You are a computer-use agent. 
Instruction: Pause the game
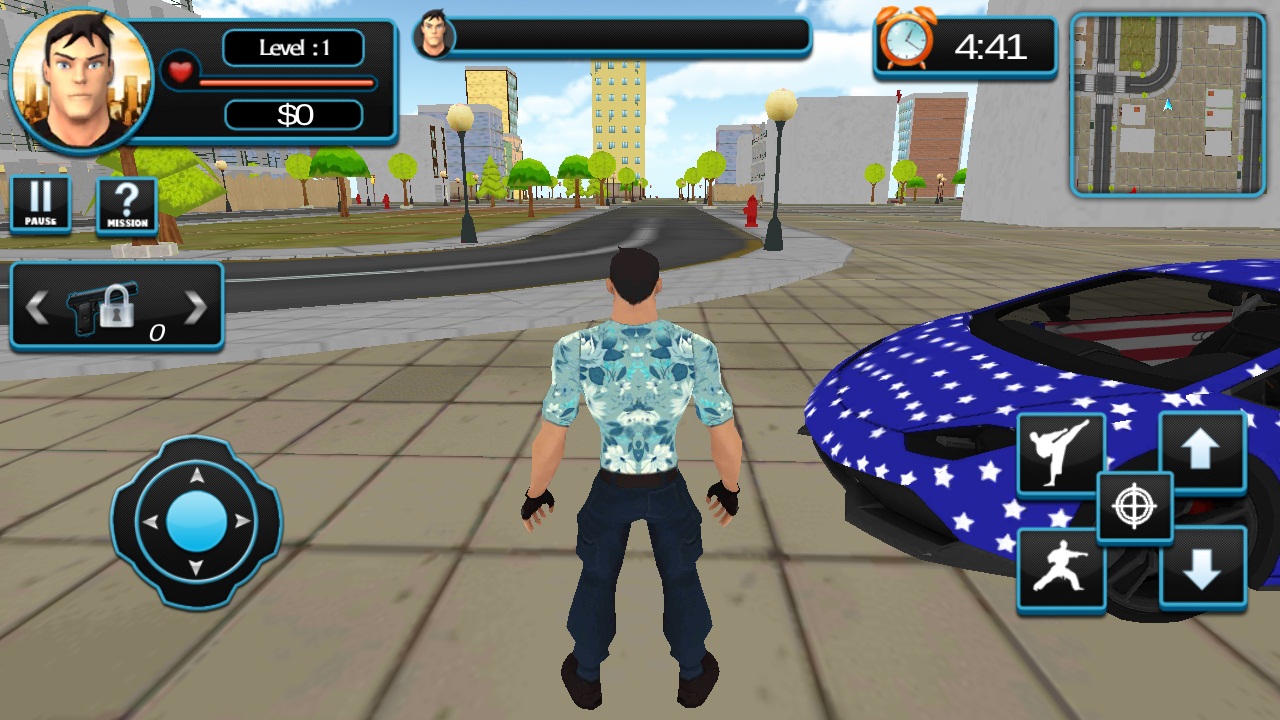pyautogui.click(x=41, y=205)
